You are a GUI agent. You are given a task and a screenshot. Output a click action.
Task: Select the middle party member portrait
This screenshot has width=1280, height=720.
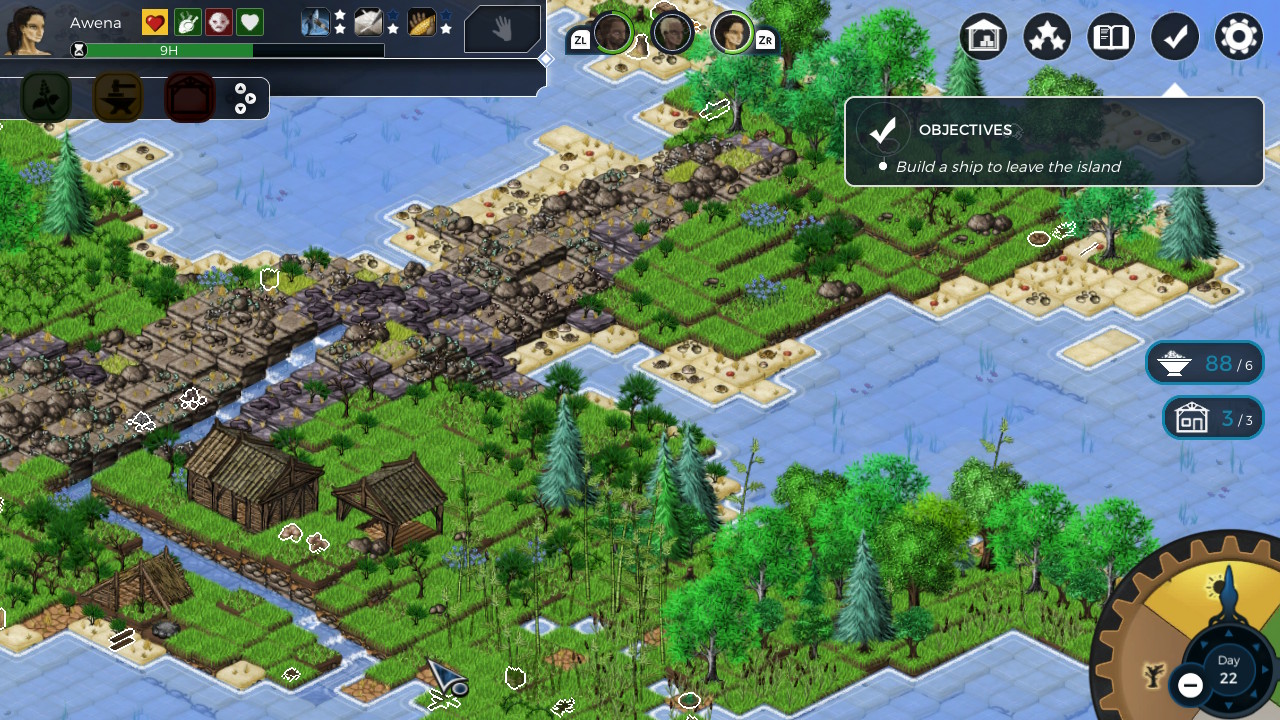(x=672, y=31)
